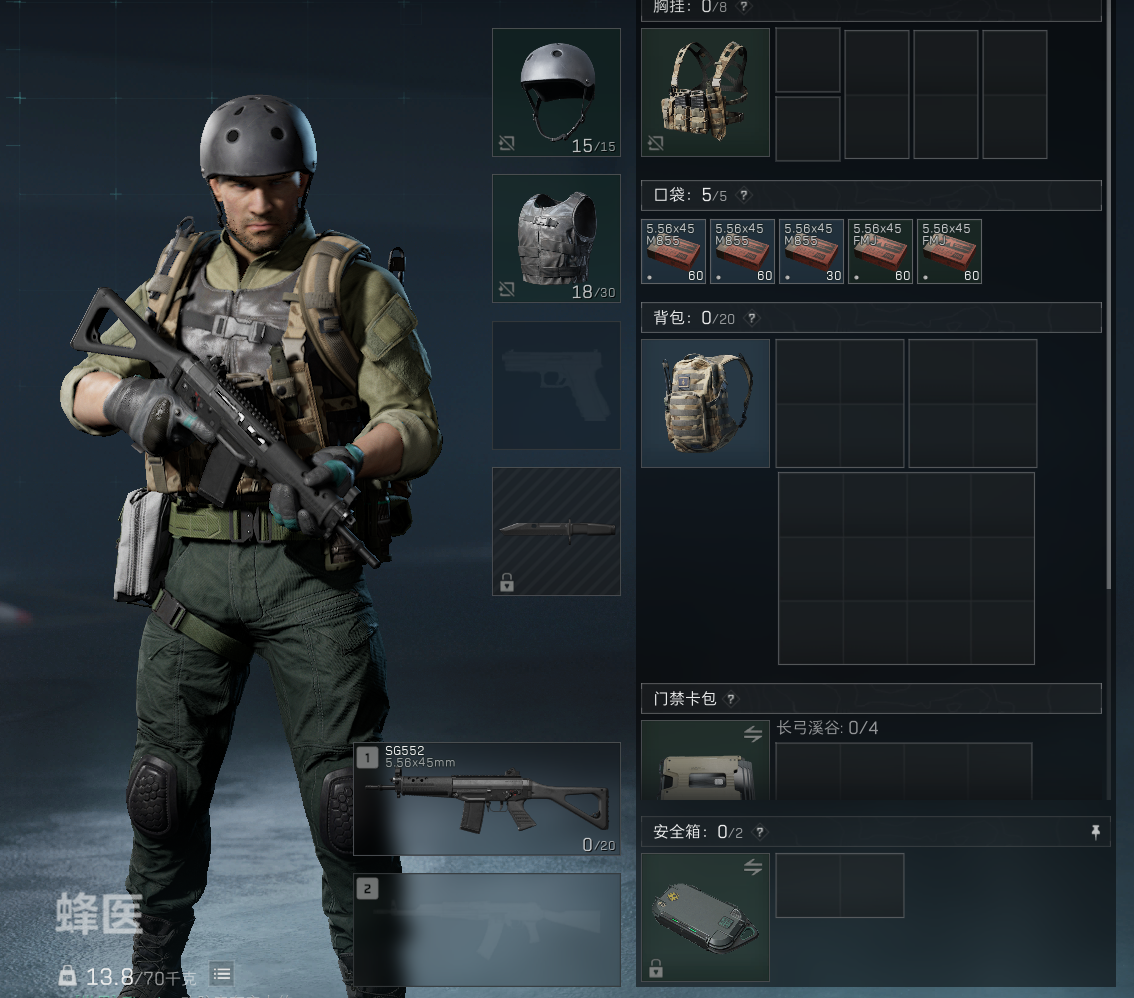Screen dimensions: 1134x998
Task: Open the list icon beside carry weight
Action: tap(222, 974)
